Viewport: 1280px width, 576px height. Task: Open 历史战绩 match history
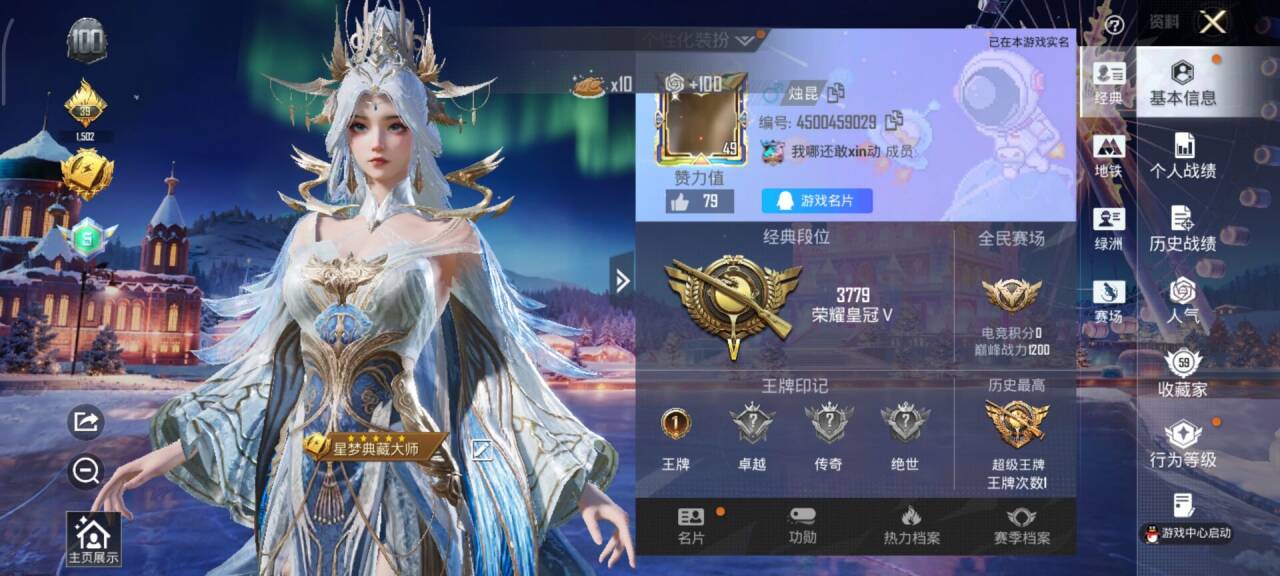(x=1183, y=230)
